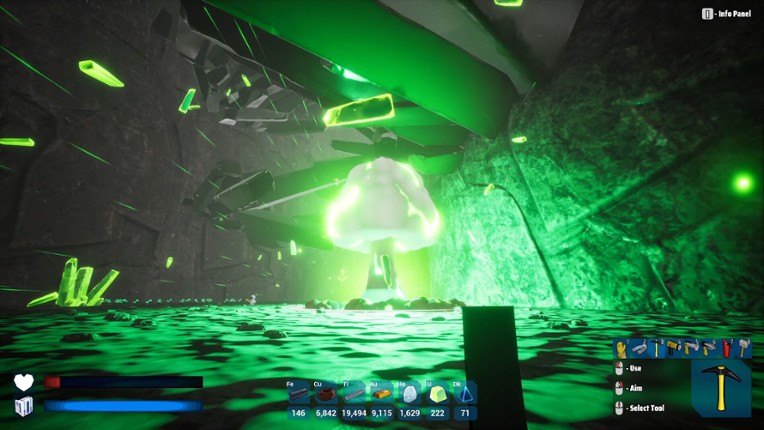Choose the hammer-shaped tool in slot 8
Viewport: 764px width, 430px height.
(x=743, y=348)
